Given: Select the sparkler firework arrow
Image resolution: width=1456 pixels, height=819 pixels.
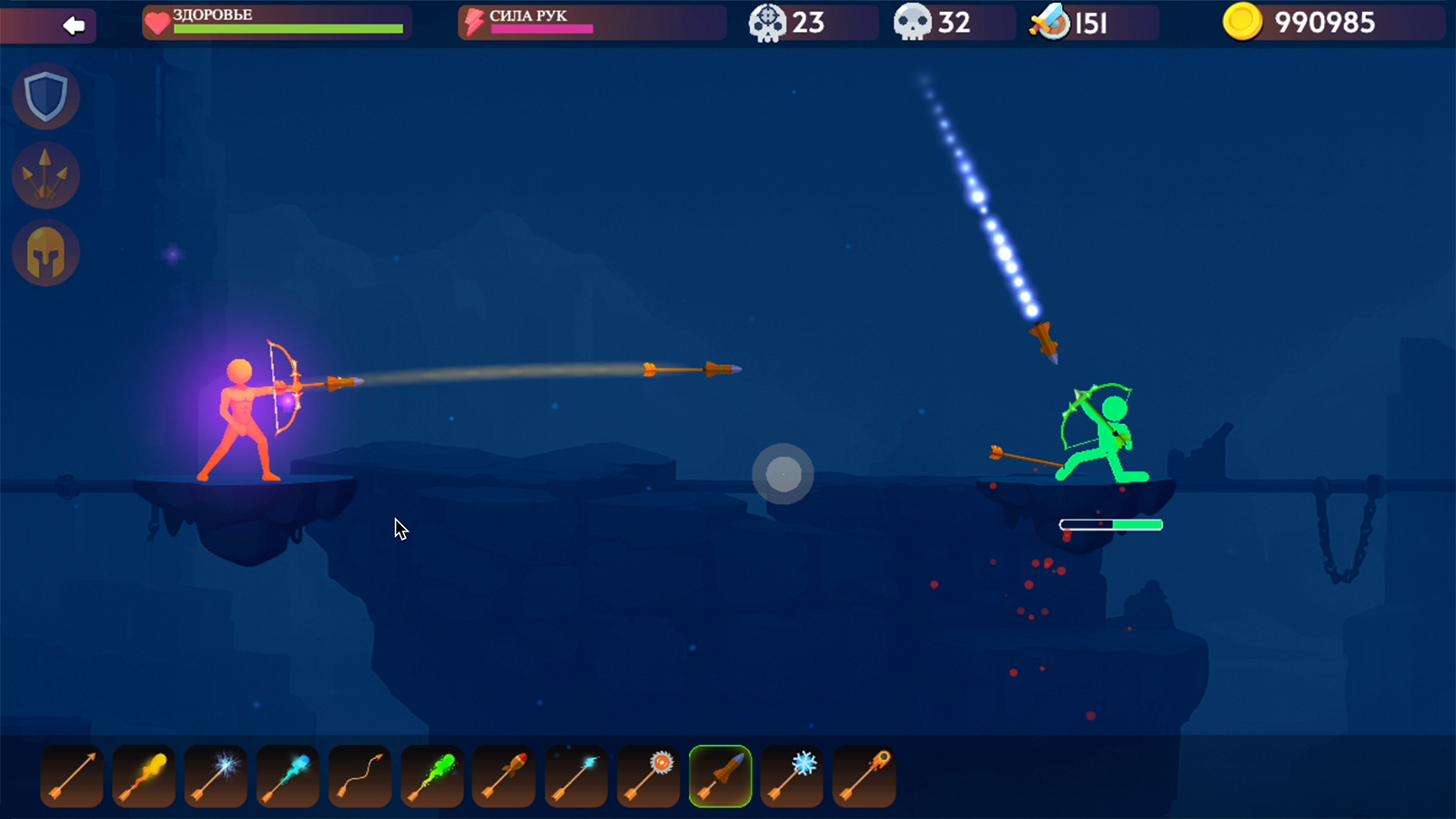Looking at the screenshot, I should coord(215,775).
